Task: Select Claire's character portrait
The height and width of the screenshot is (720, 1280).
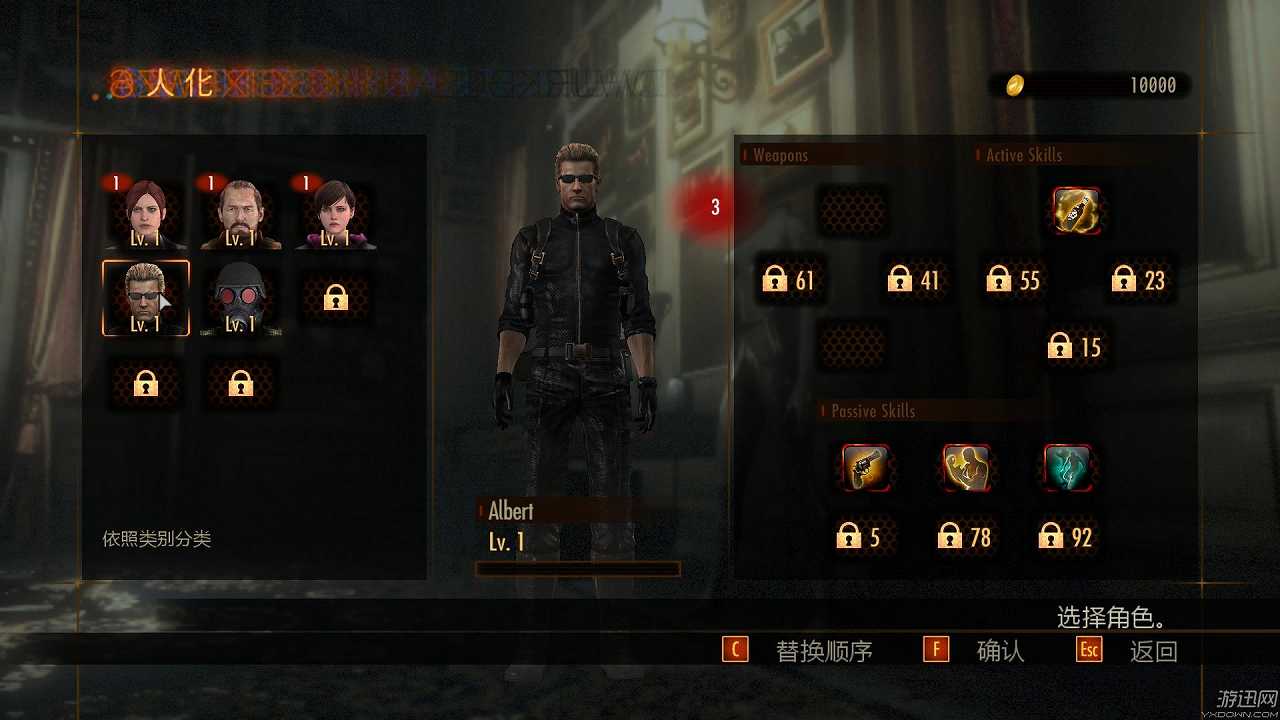Action: 145,210
